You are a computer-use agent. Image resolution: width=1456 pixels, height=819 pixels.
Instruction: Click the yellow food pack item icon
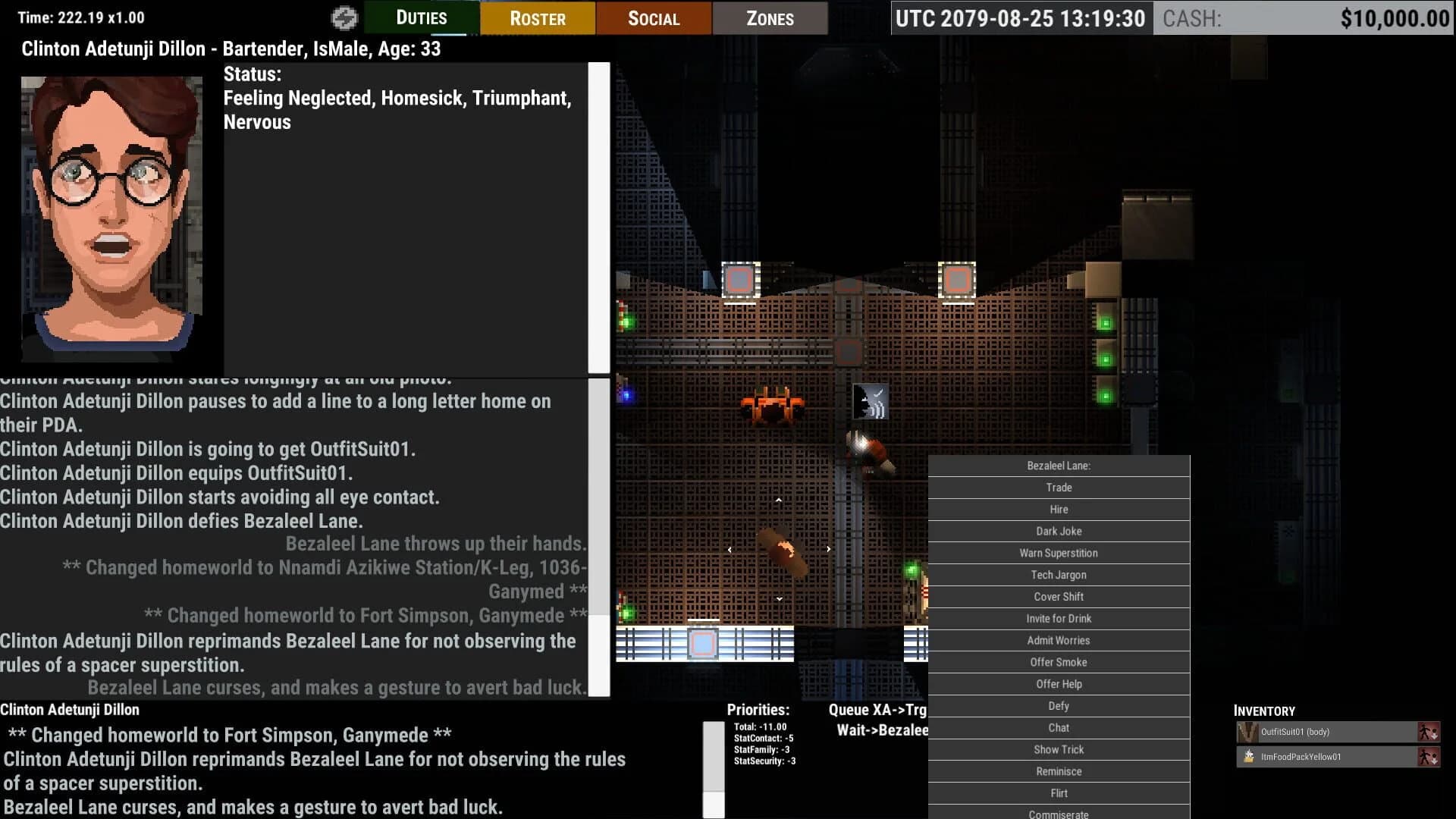(1247, 756)
